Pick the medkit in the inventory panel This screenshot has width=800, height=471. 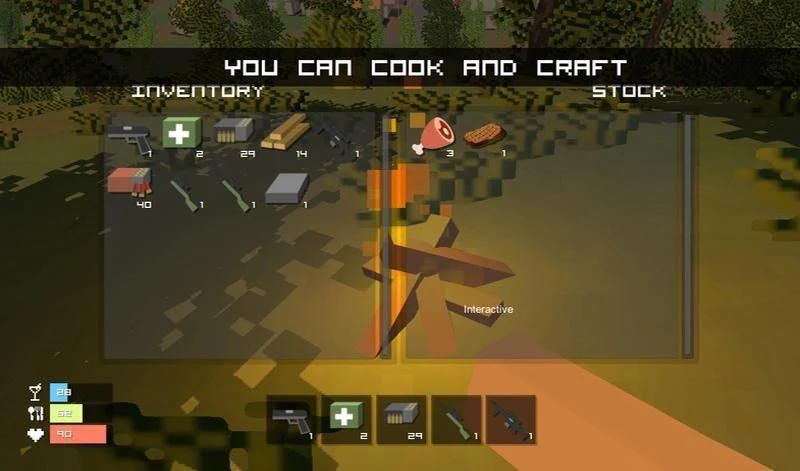click(x=181, y=135)
